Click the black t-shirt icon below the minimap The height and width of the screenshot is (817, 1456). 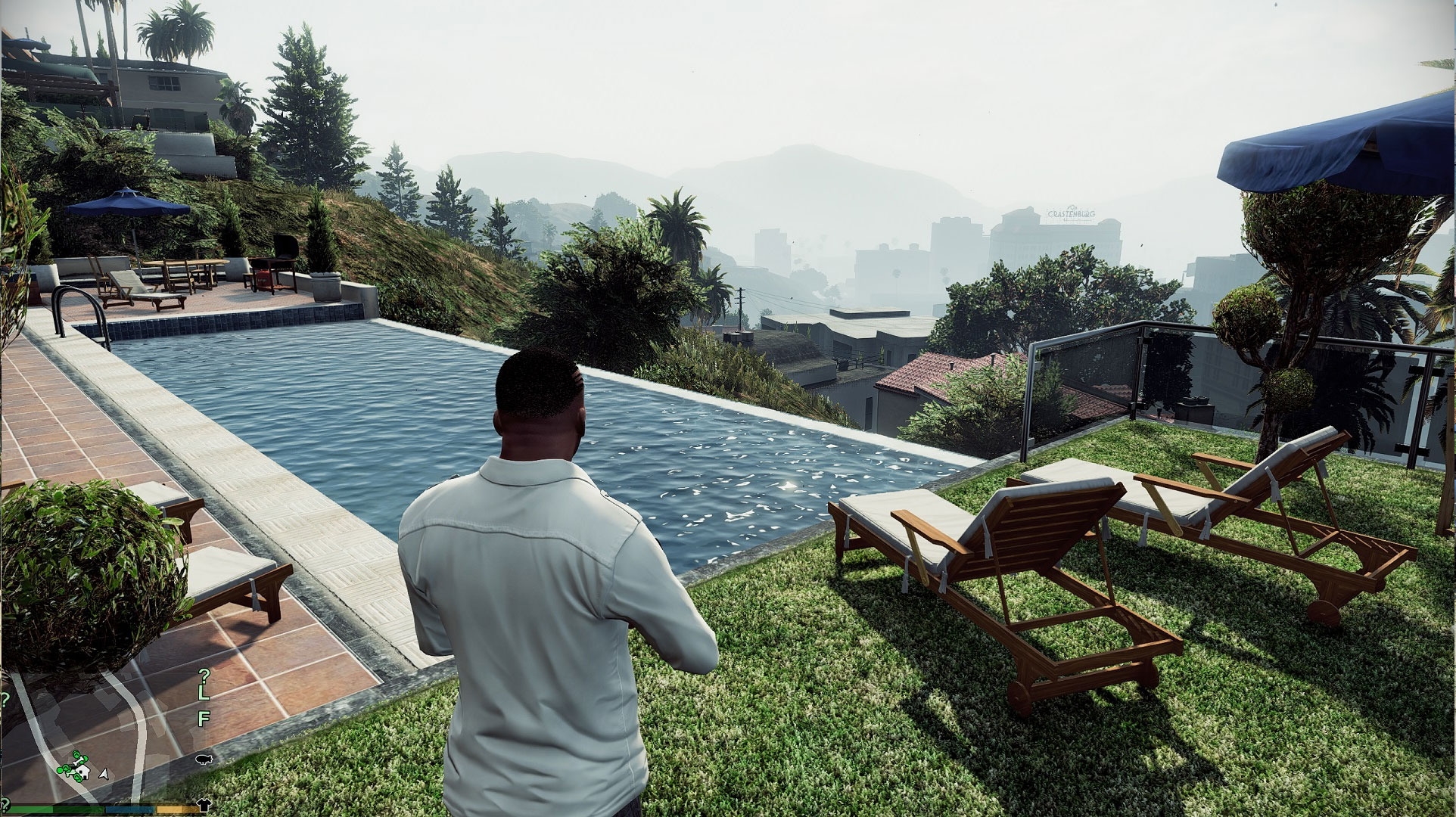click(x=205, y=806)
